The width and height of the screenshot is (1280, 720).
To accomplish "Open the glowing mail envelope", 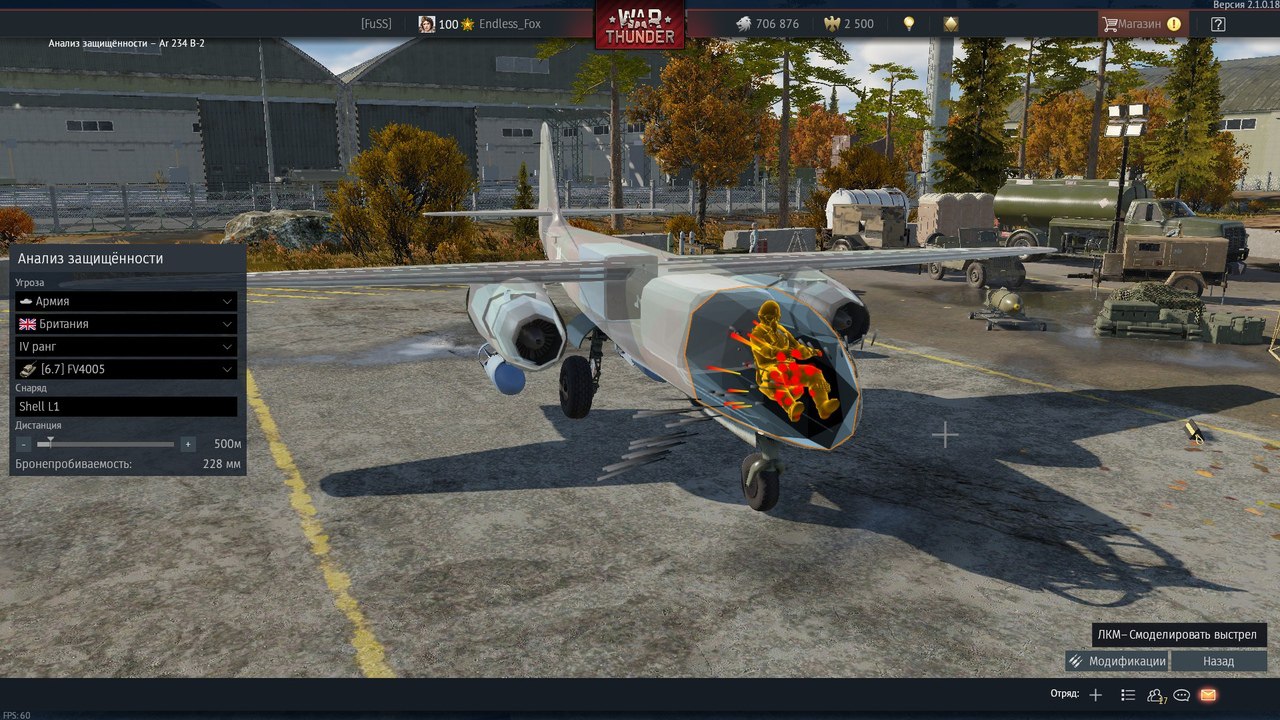I will [1208, 695].
